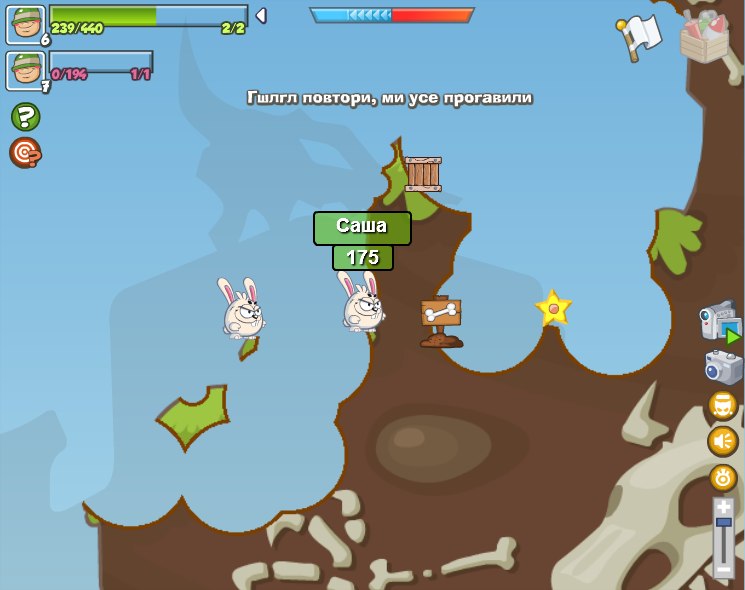Open the target hint button with question mark
Screen dimensions: 745x590
25,153
